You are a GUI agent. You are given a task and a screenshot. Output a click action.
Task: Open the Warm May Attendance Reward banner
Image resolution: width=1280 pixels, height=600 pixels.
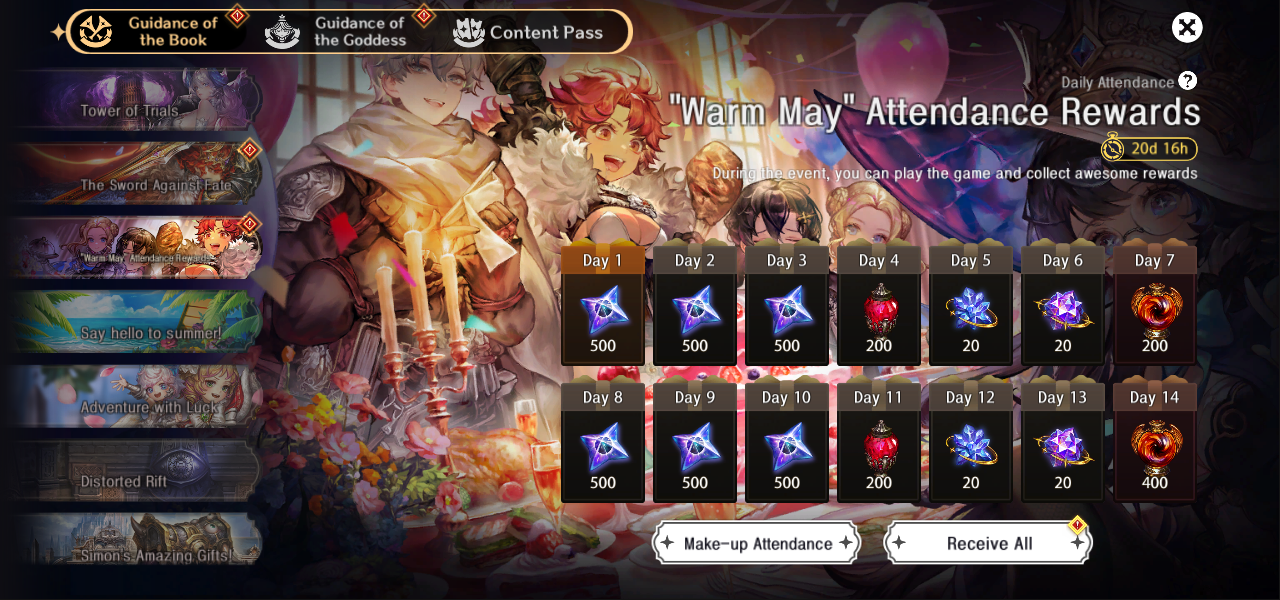coord(138,248)
